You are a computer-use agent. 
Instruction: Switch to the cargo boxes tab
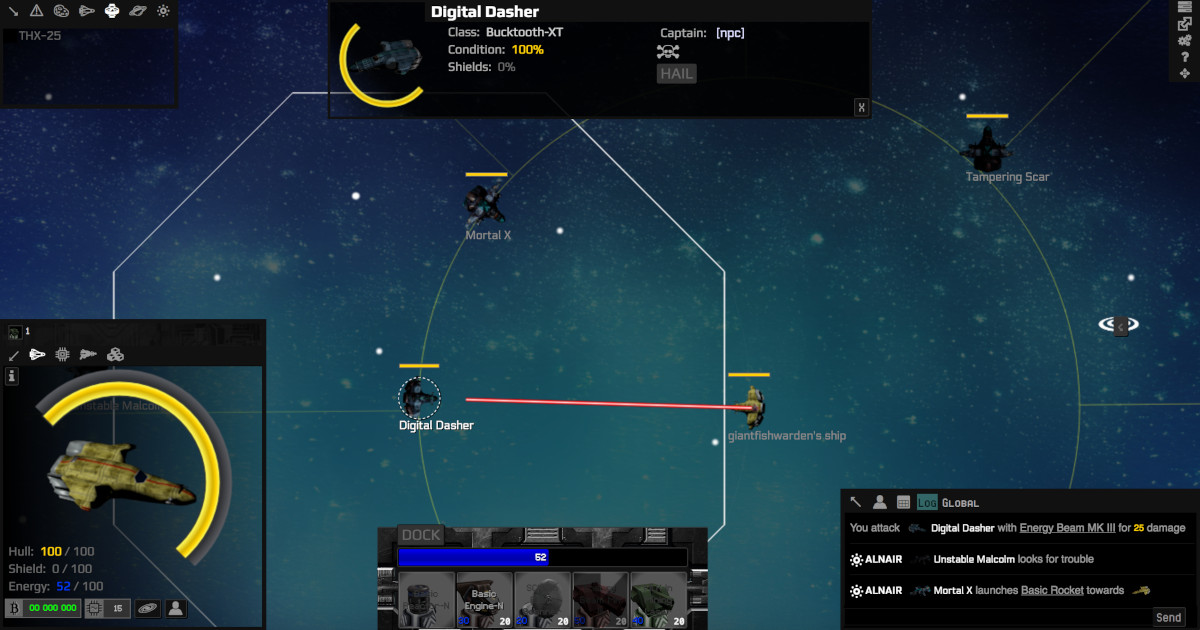(115, 354)
